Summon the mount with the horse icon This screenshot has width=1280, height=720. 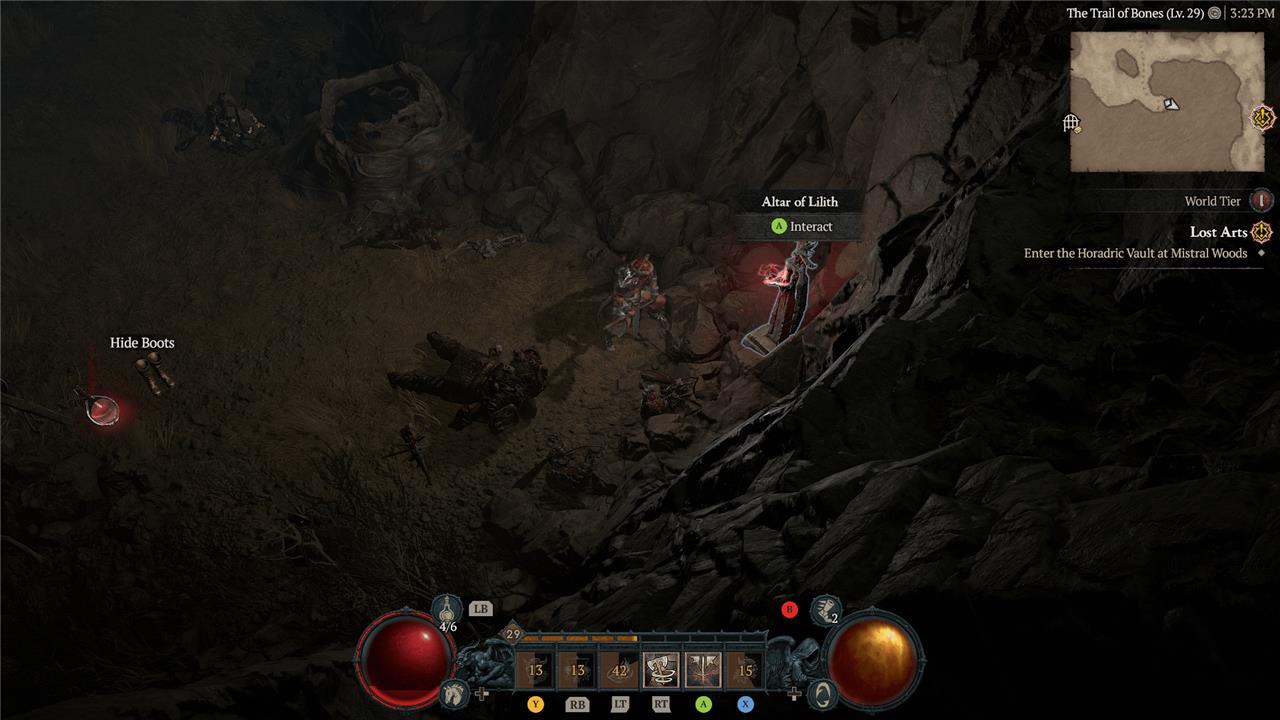(x=455, y=691)
